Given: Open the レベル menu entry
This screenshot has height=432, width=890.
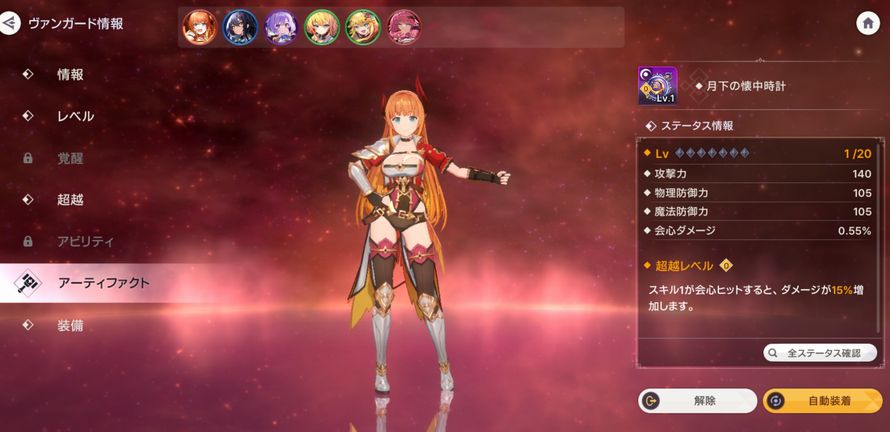Looking at the screenshot, I should click(75, 116).
